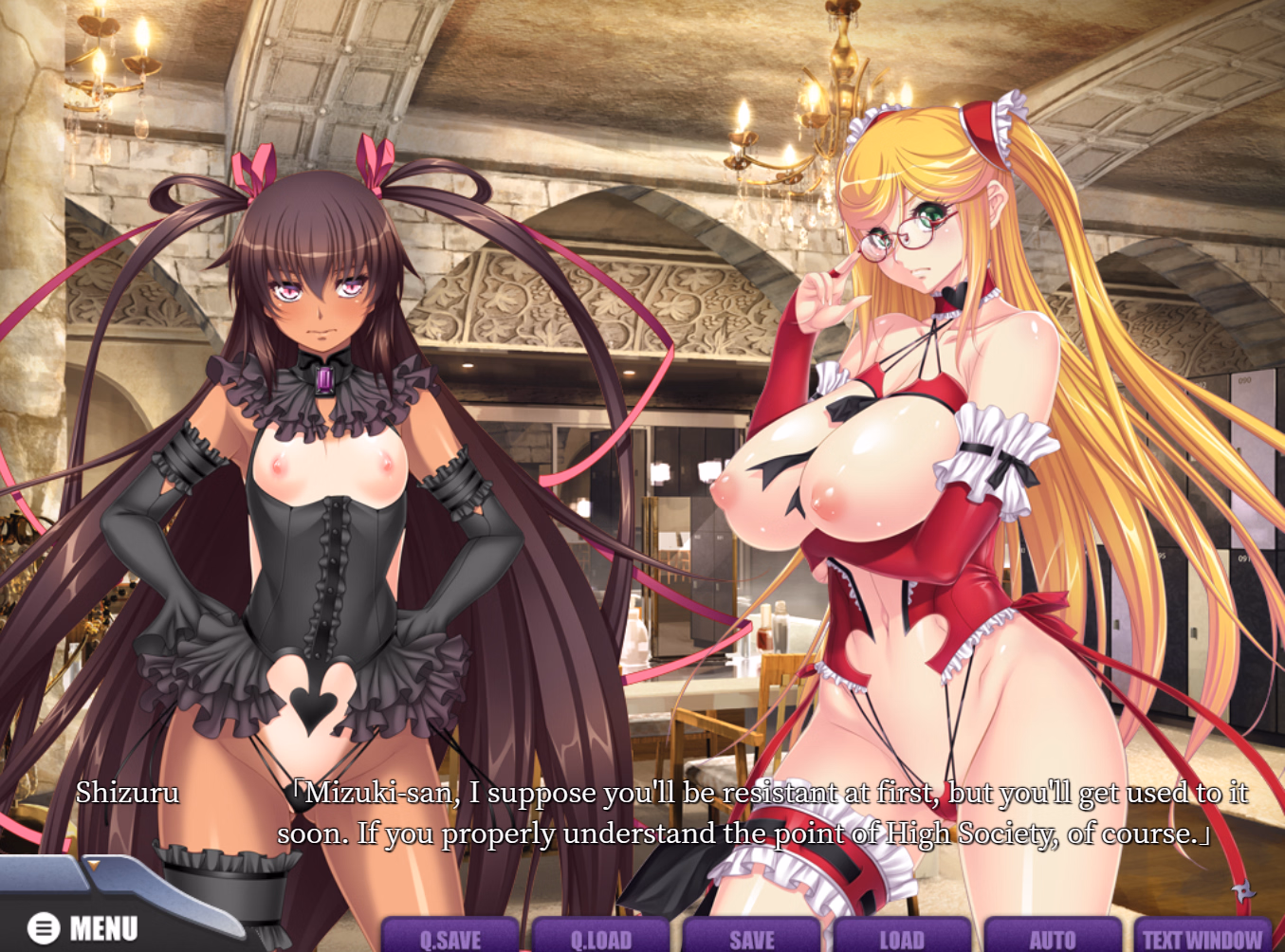Screen dimensions: 1285x952
Task: Select Q.SAVE from the bottom toolbar
Action: pyautogui.click(x=453, y=938)
